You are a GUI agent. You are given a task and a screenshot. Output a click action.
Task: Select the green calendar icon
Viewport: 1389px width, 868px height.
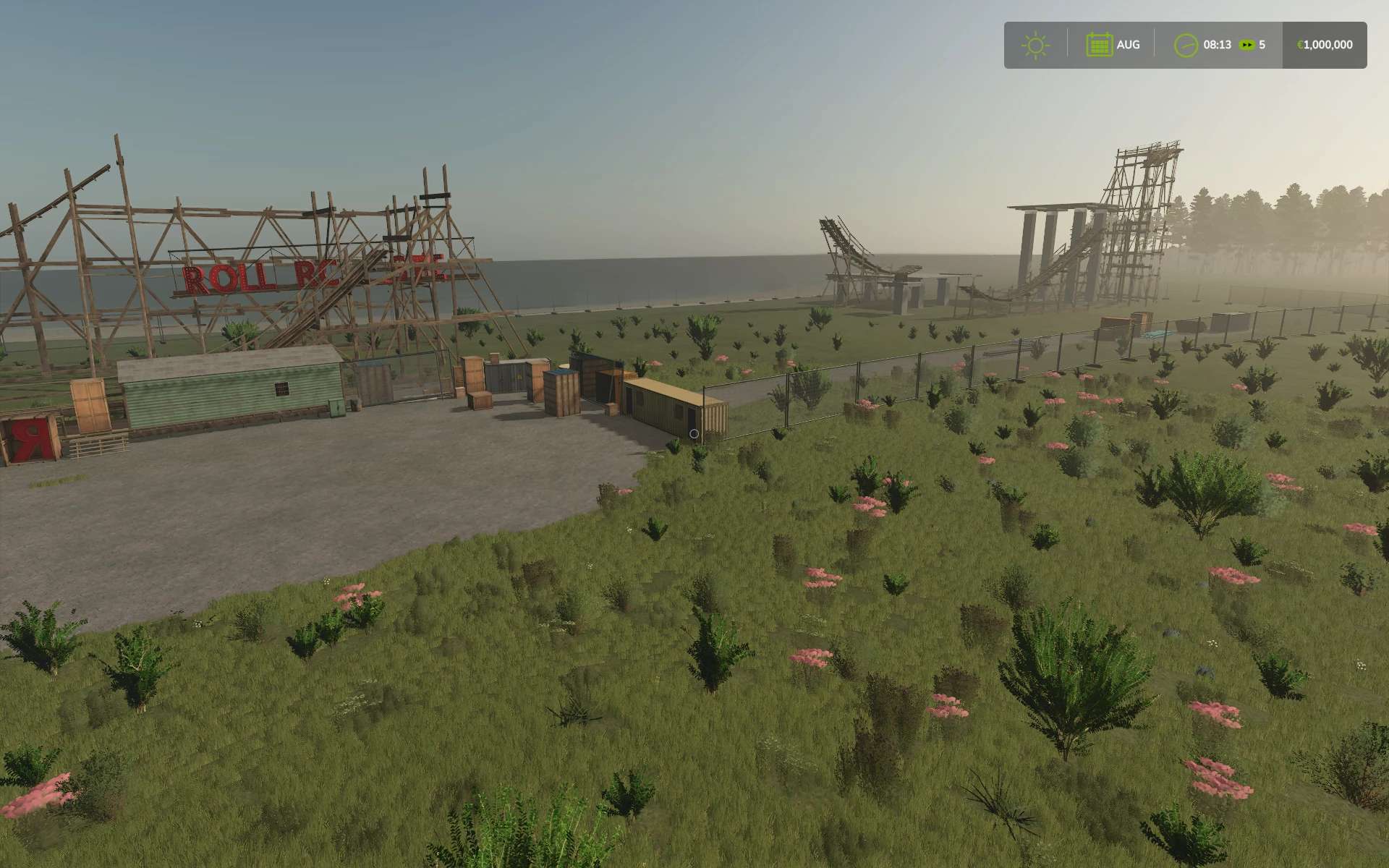1099,45
